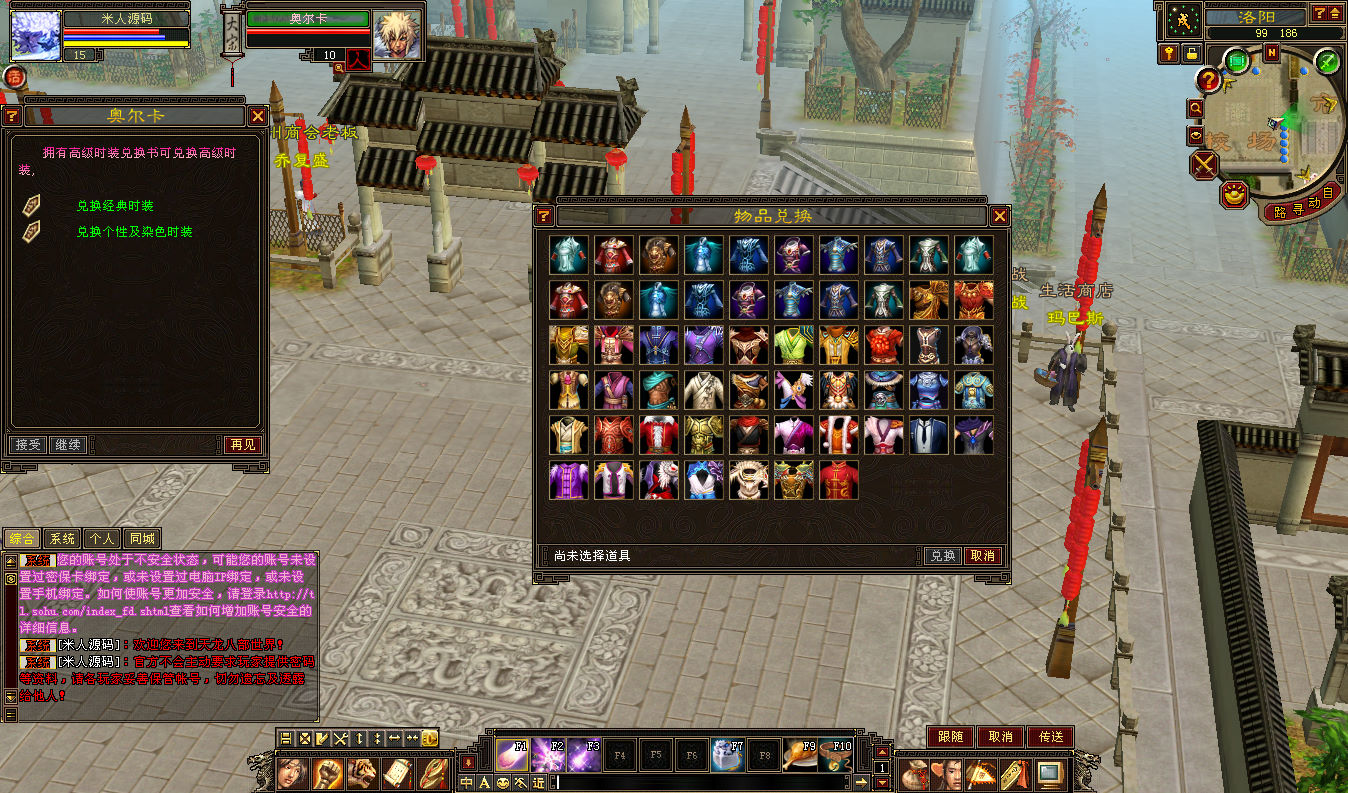
Task: Open the 个人 chat tab
Action: pyautogui.click(x=101, y=539)
